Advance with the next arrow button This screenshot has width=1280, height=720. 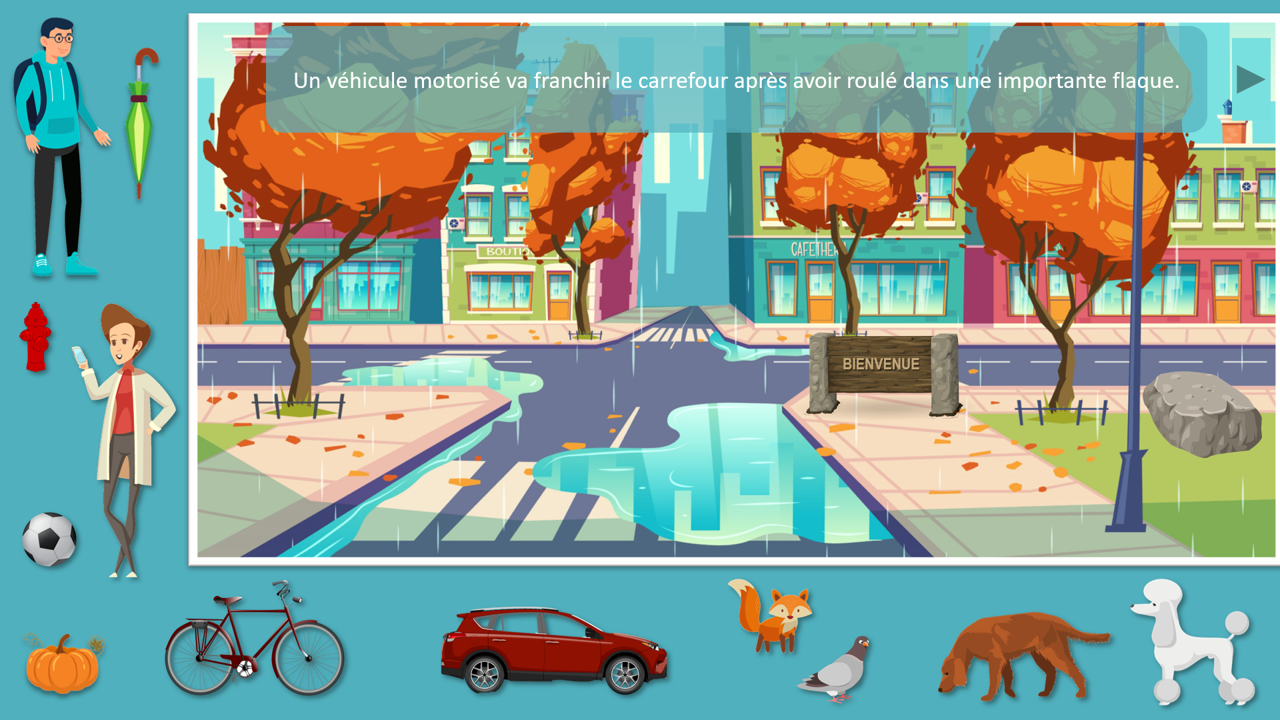click(x=1249, y=79)
